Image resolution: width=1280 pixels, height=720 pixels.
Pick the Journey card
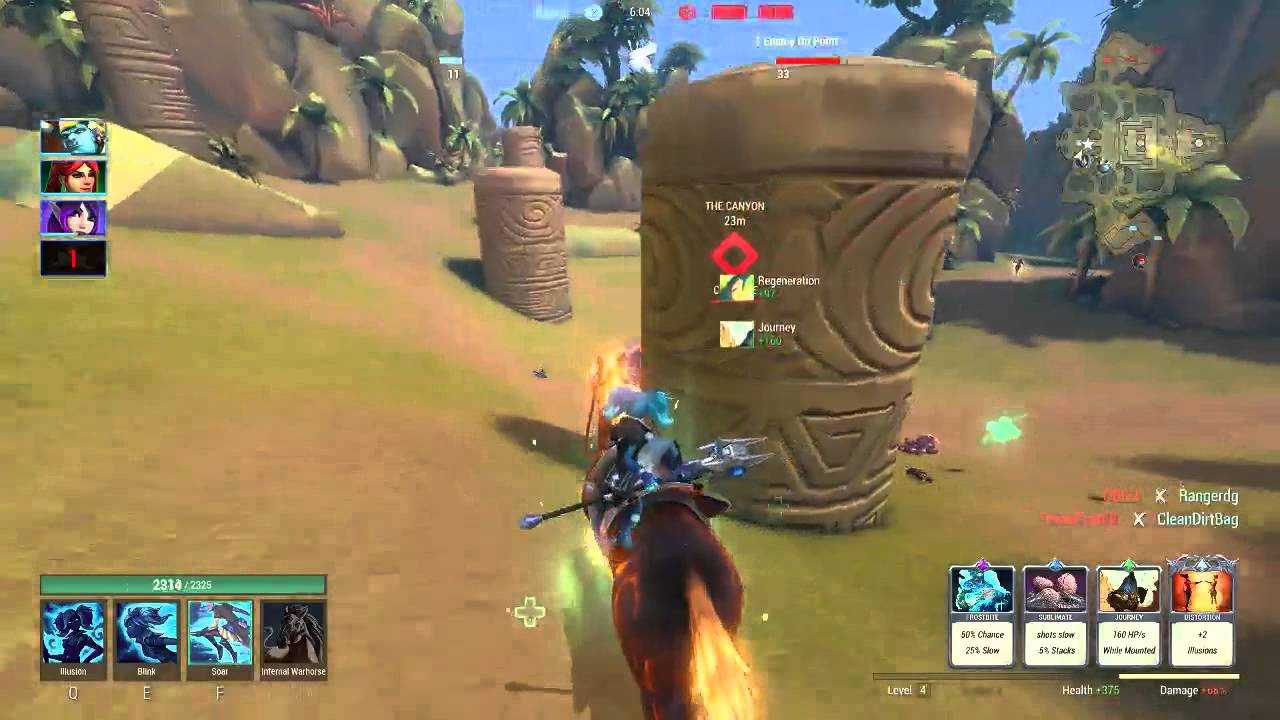click(1129, 612)
